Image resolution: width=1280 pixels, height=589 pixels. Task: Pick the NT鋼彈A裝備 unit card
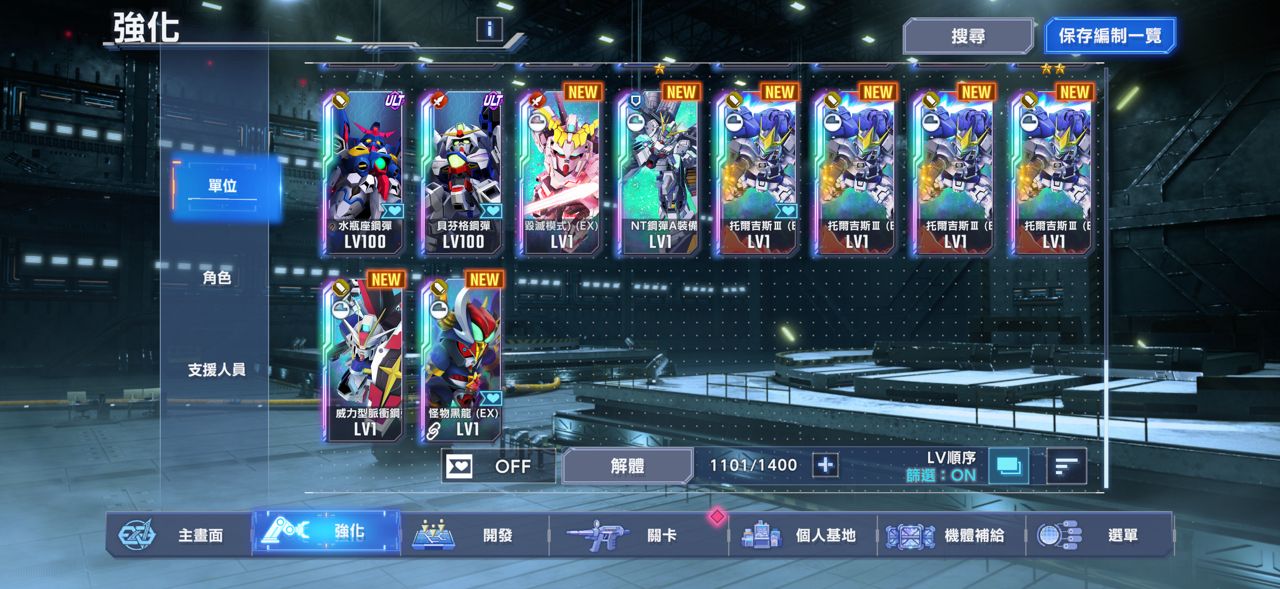click(x=659, y=172)
